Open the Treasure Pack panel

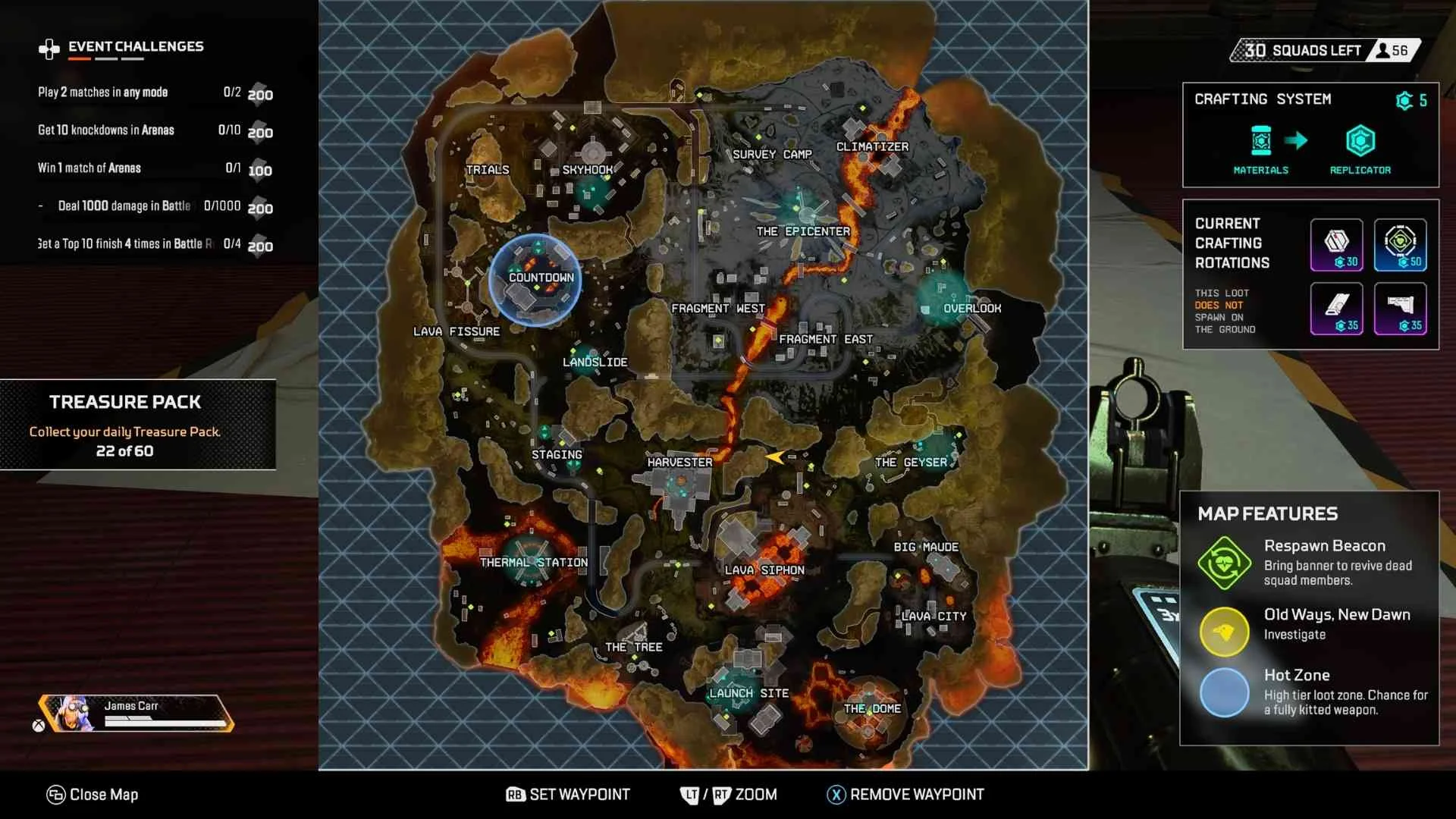click(139, 425)
